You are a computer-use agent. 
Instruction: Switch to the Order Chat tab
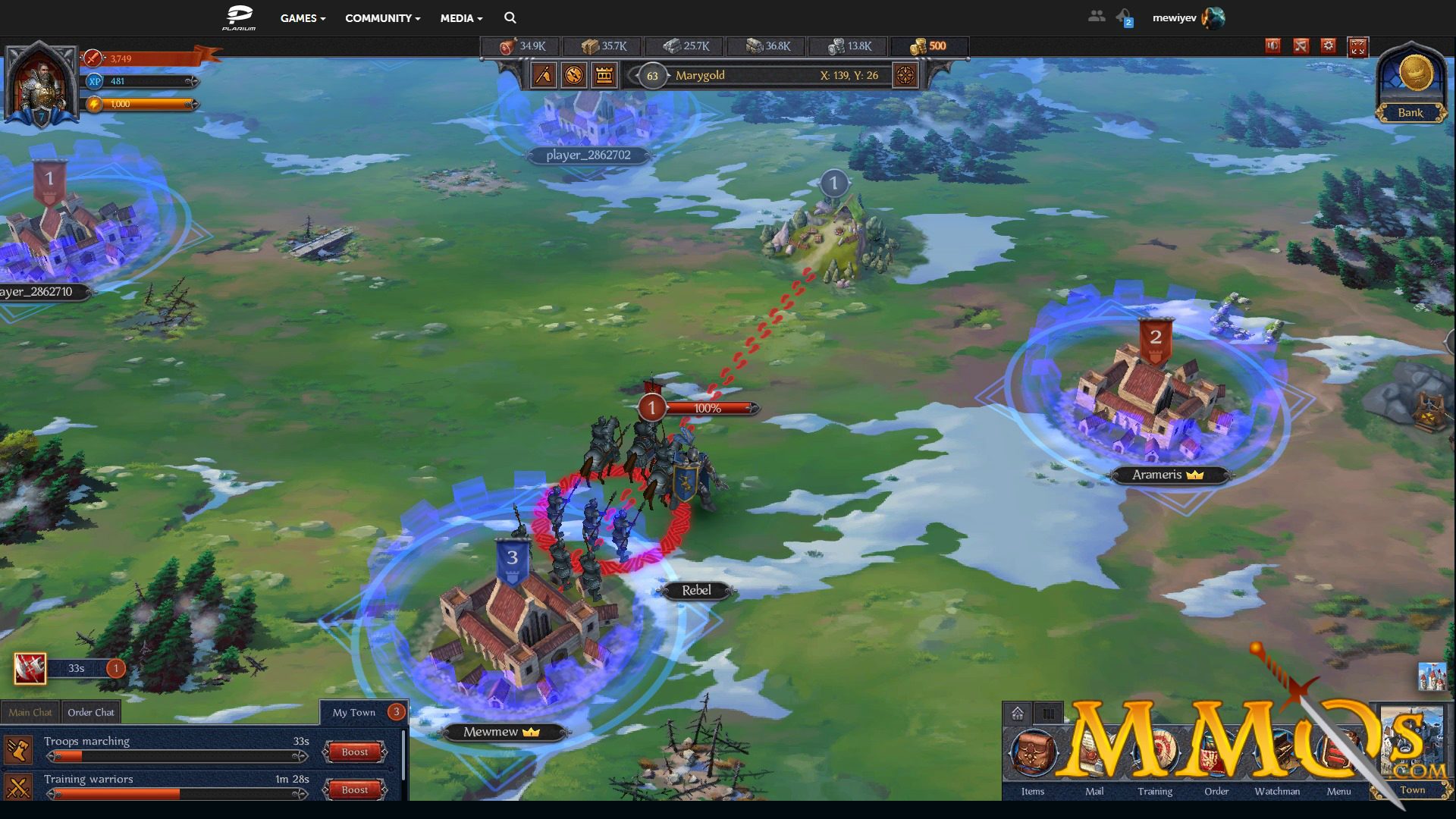pos(91,712)
